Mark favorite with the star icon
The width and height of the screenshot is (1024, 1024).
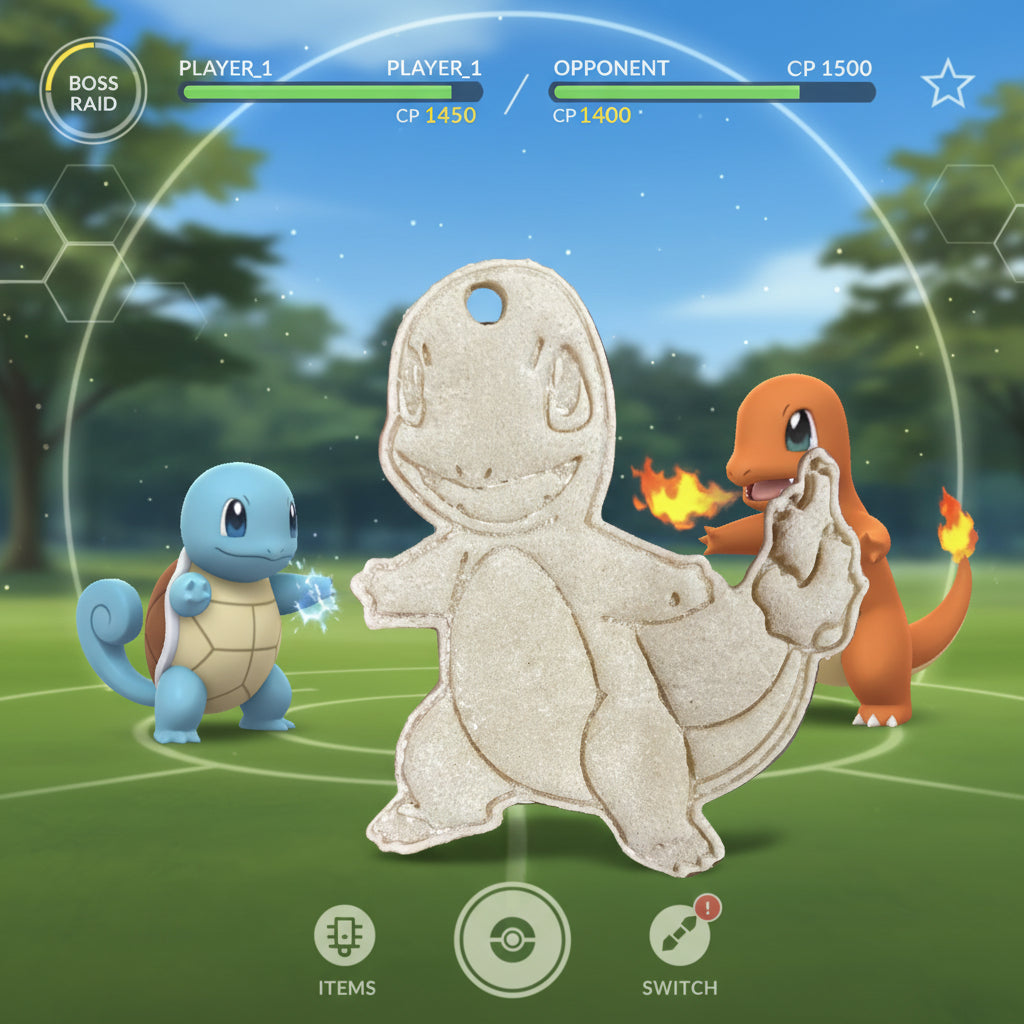tap(947, 84)
